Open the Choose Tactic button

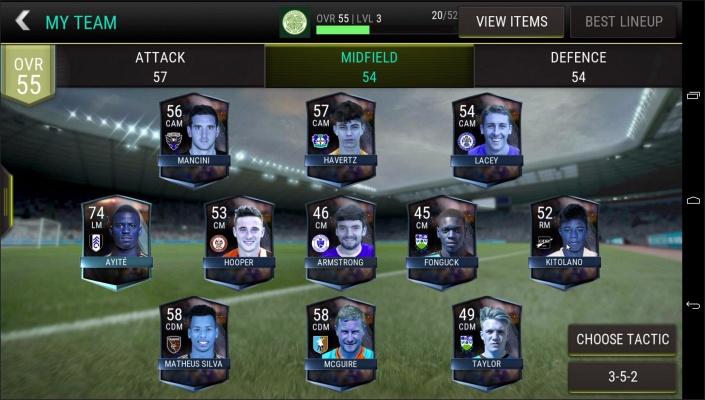coord(621,339)
